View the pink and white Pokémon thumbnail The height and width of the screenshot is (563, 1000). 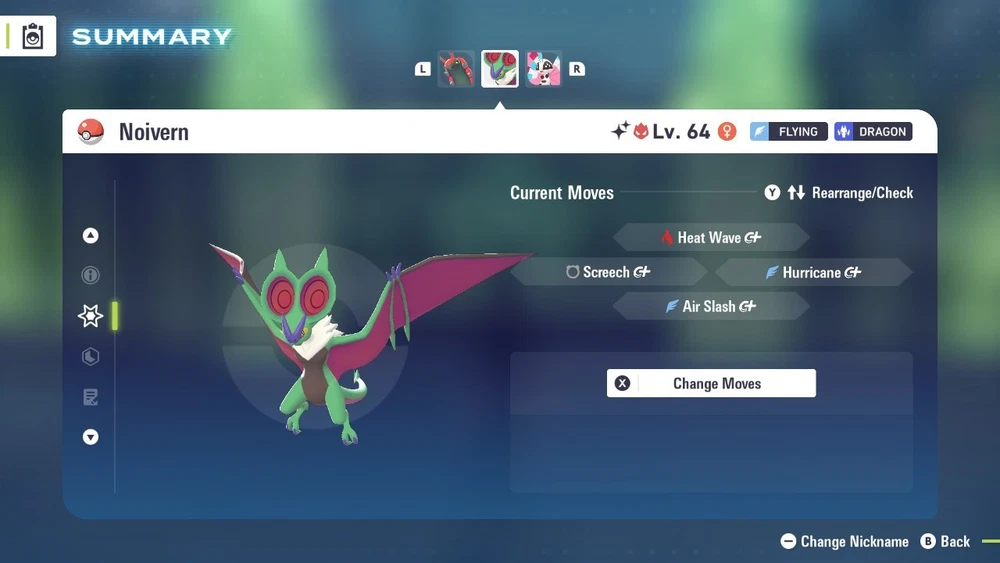[544, 69]
